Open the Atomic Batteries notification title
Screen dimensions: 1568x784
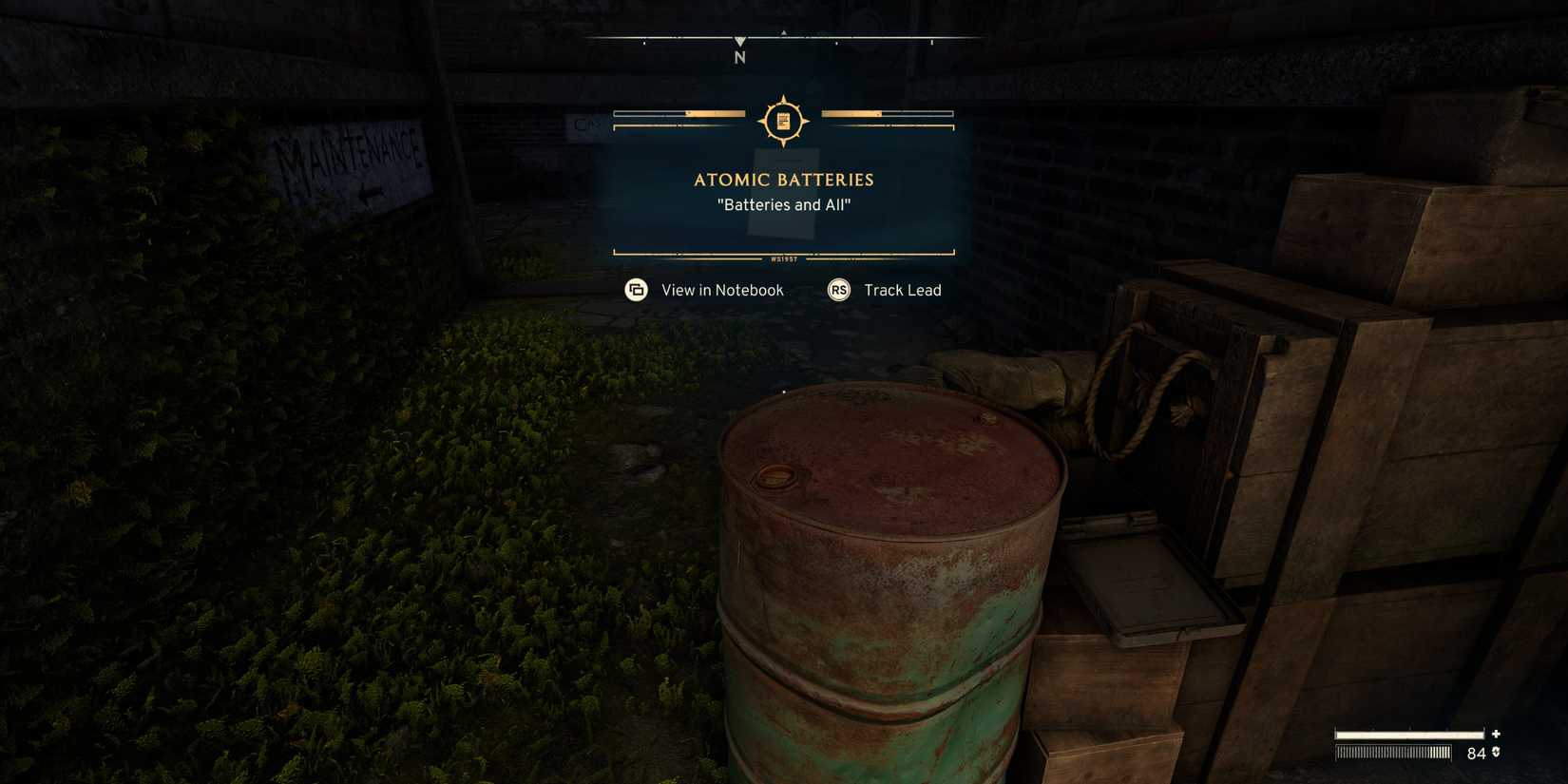click(x=783, y=180)
